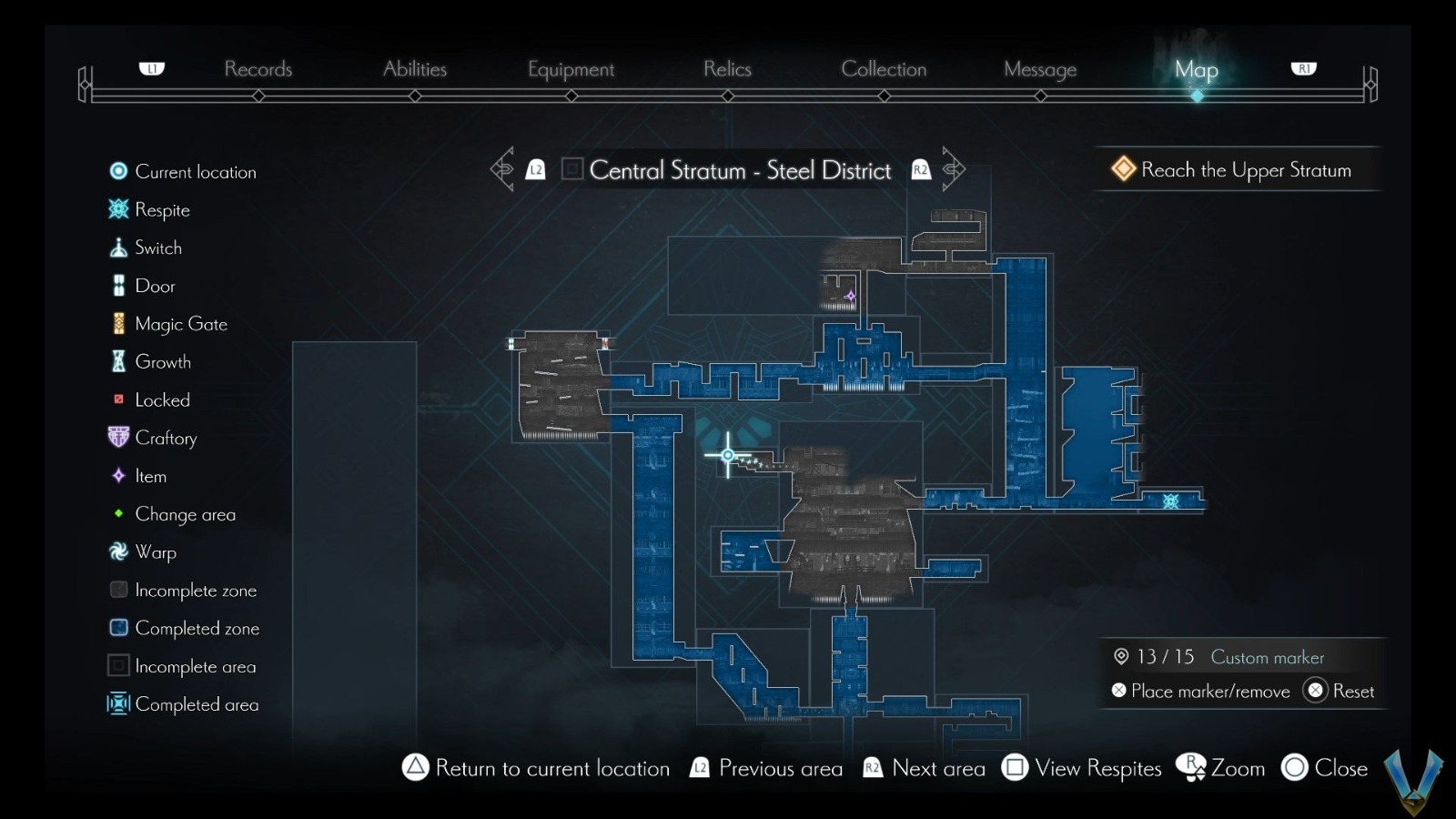
Task: Click the Craftory legend icon
Action: pos(117,437)
